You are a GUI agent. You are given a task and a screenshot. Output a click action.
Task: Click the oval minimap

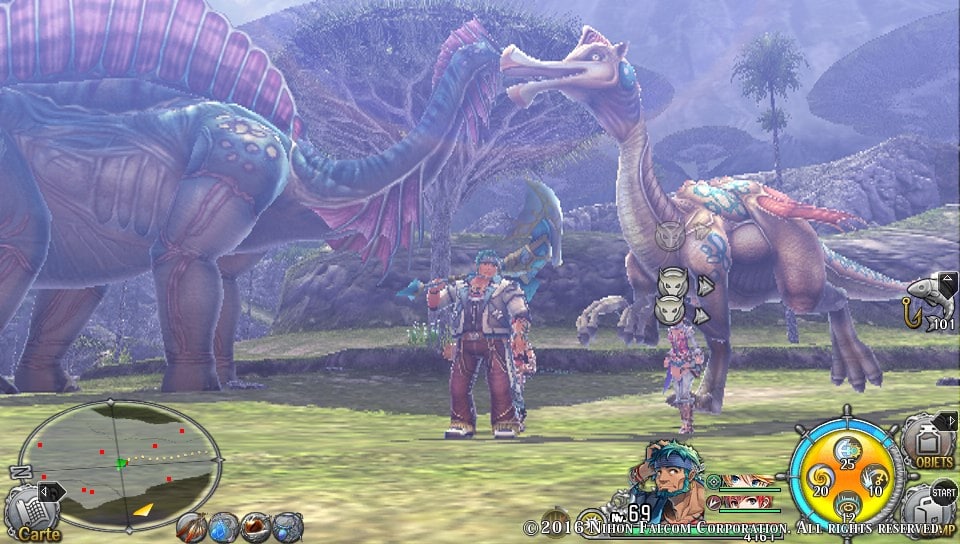[120, 465]
